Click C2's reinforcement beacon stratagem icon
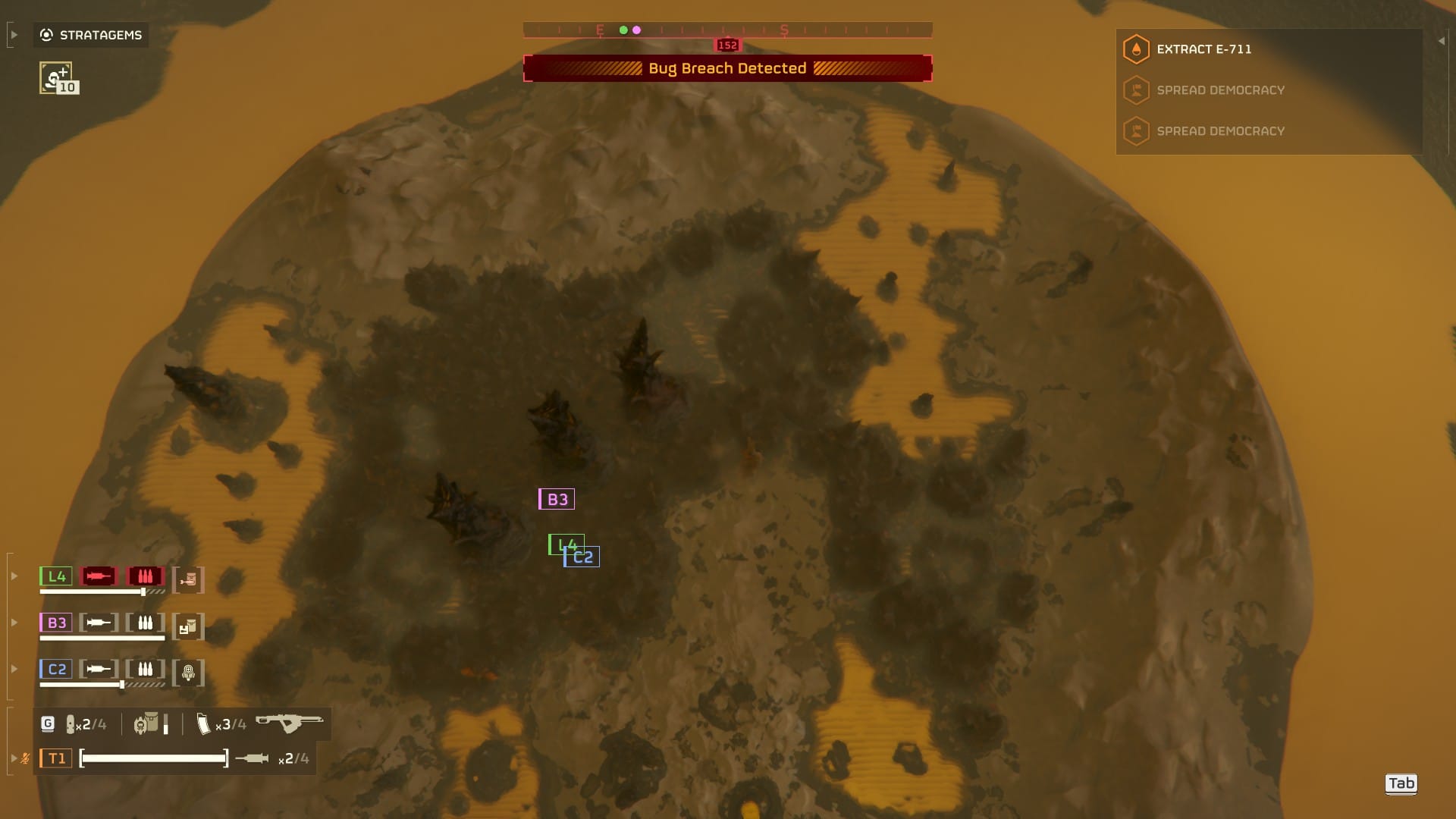Screen dimensions: 1456x819 point(188,671)
